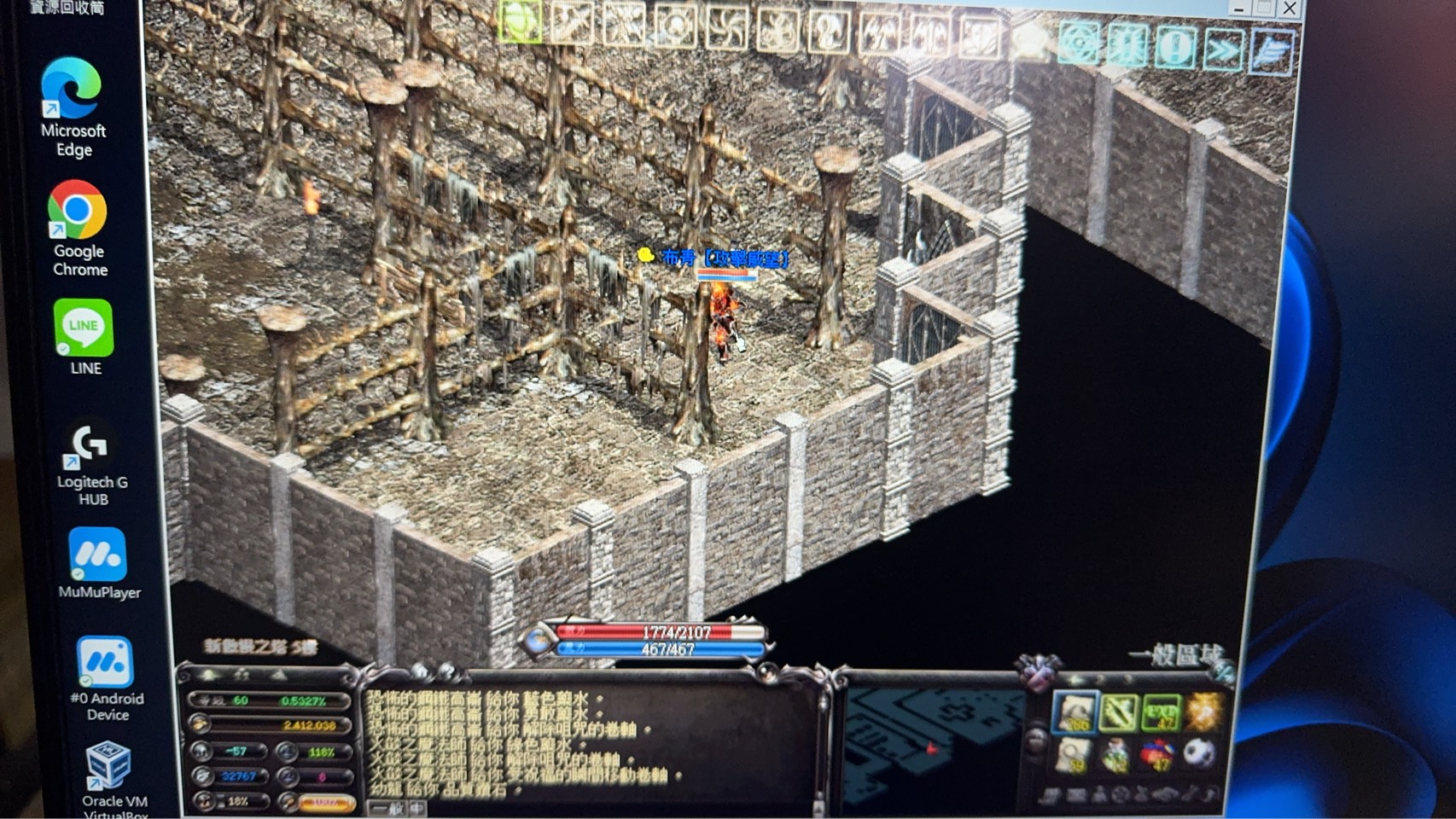Expand the stats panel header ornament
The image size is (1456, 819).
246,676
